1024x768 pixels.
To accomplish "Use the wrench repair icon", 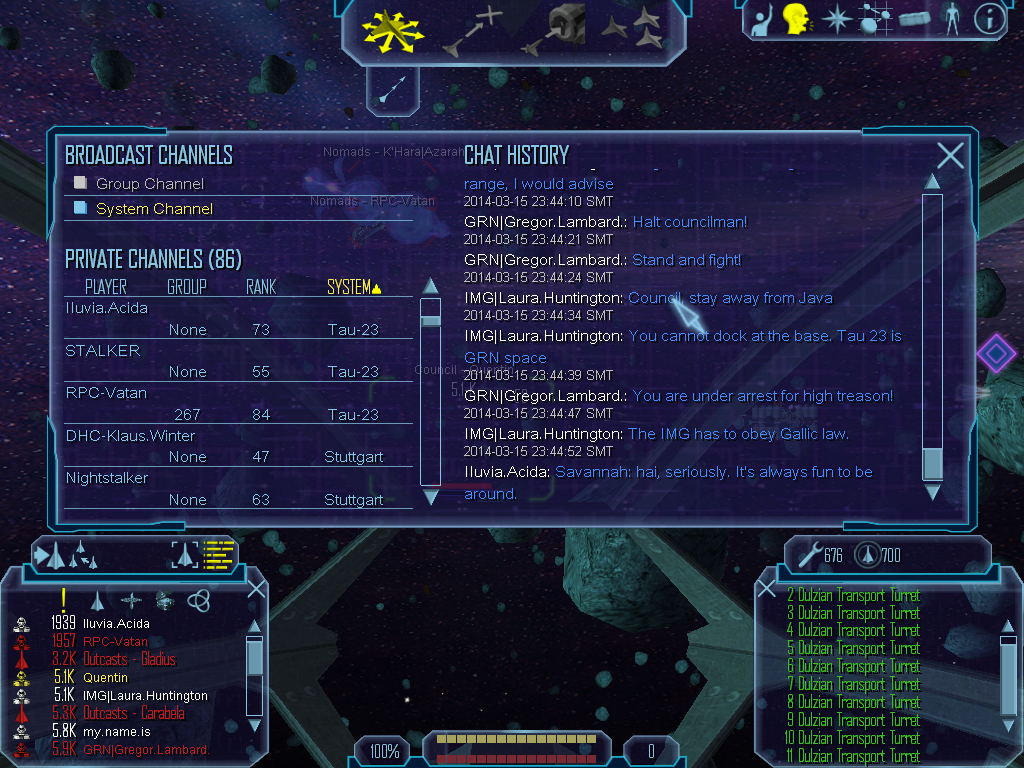I will [x=808, y=553].
